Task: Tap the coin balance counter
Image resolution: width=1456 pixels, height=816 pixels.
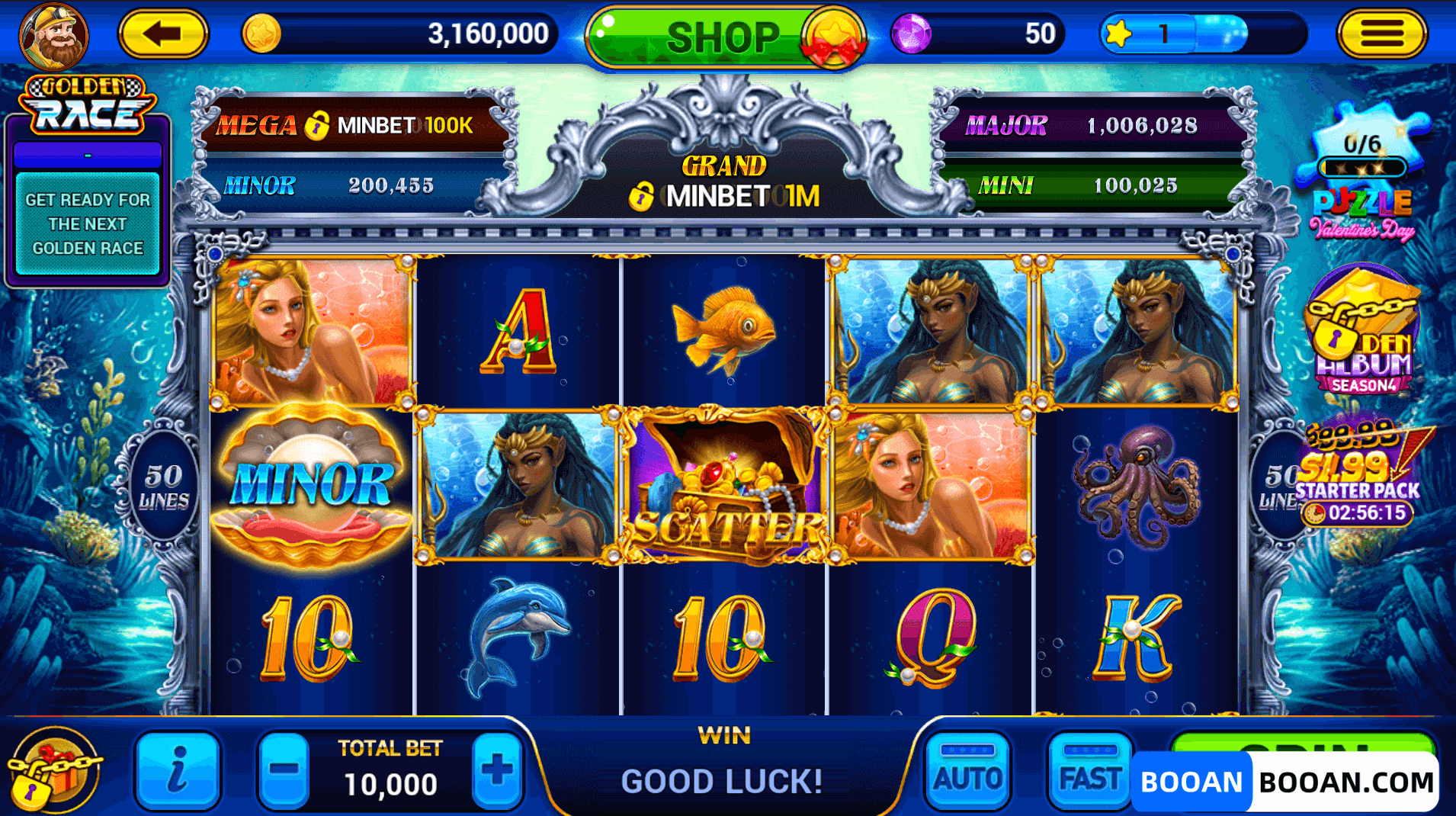Action: point(404,34)
